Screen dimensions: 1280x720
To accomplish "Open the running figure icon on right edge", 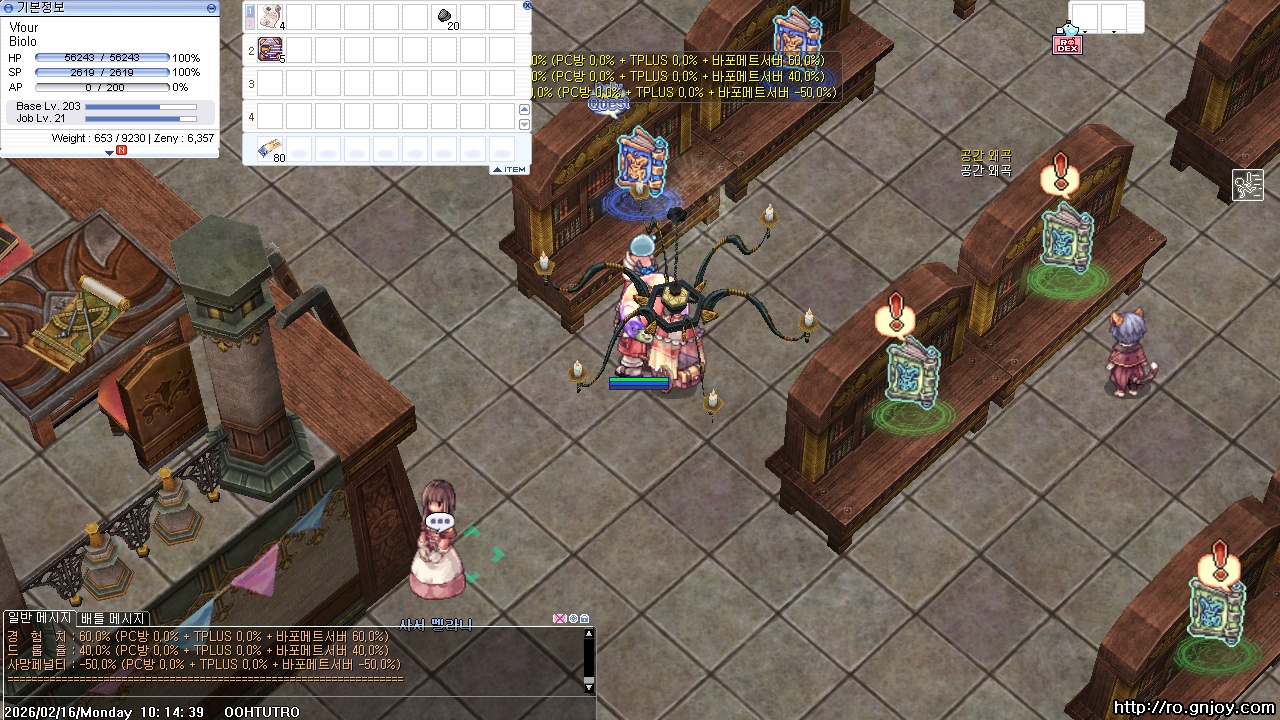I will tap(1247, 185).
